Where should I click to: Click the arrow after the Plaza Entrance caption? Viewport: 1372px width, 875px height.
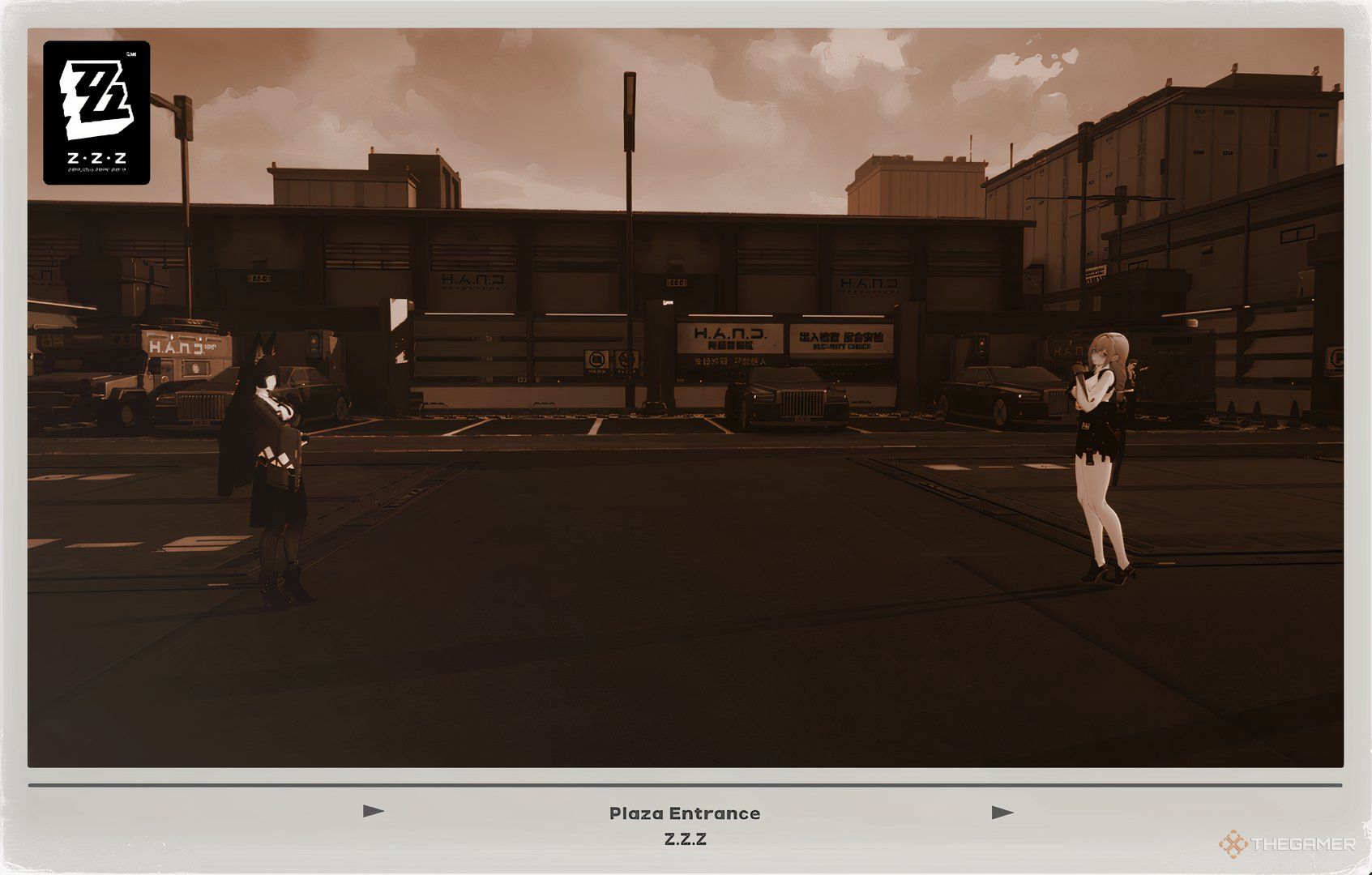click(x=1002, y=813)
